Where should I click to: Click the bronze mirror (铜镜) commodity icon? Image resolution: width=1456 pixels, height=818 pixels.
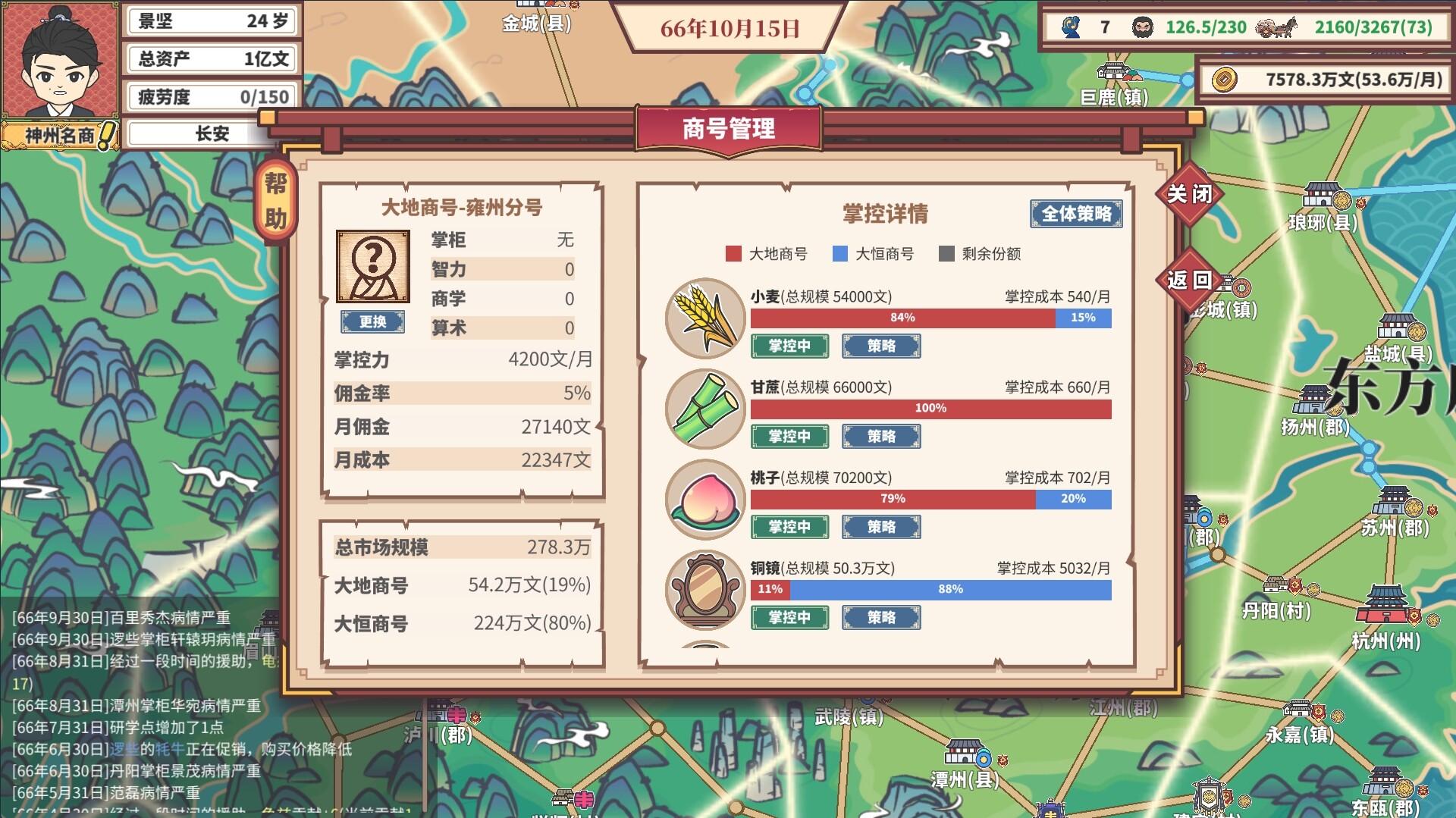704,588
